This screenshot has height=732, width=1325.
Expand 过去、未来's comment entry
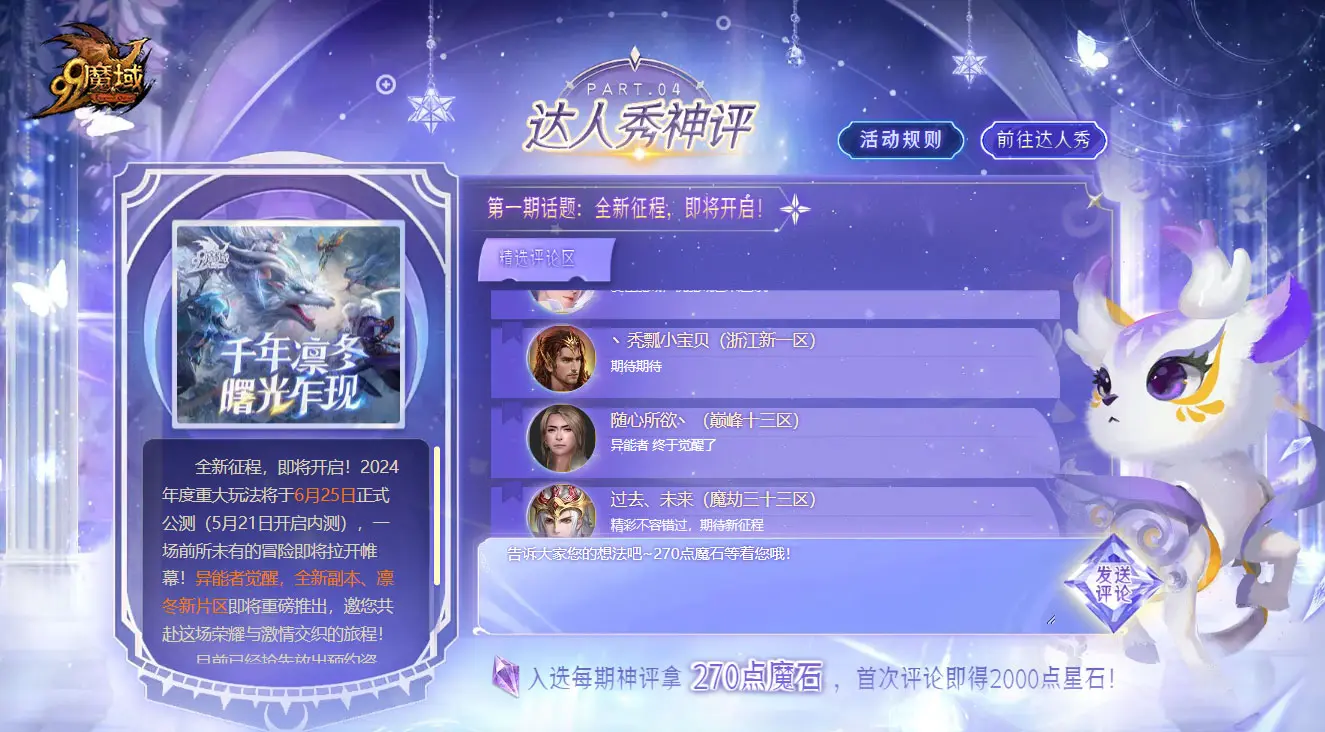800,513
